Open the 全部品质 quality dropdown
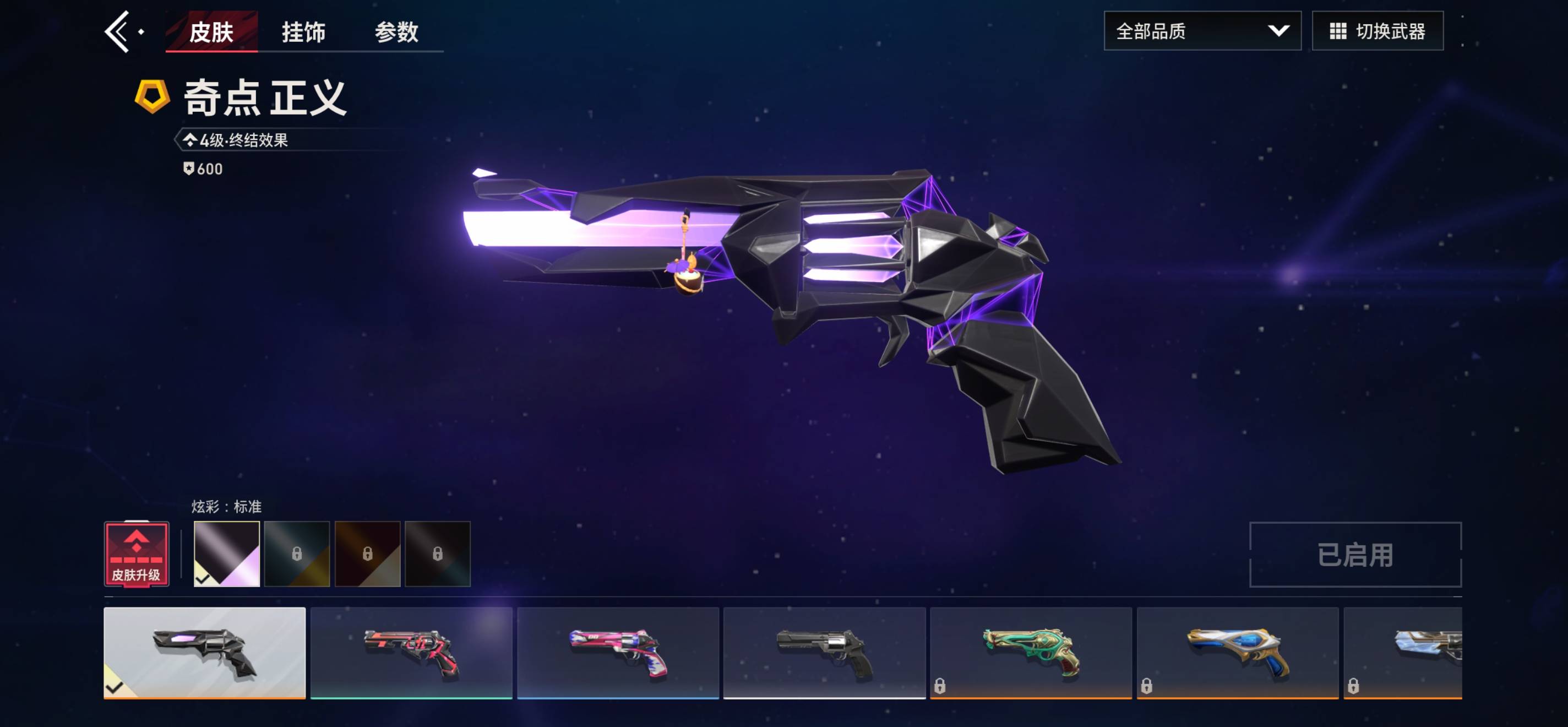Viewport: 1568px width, 727px height. tap(1201, 31)
